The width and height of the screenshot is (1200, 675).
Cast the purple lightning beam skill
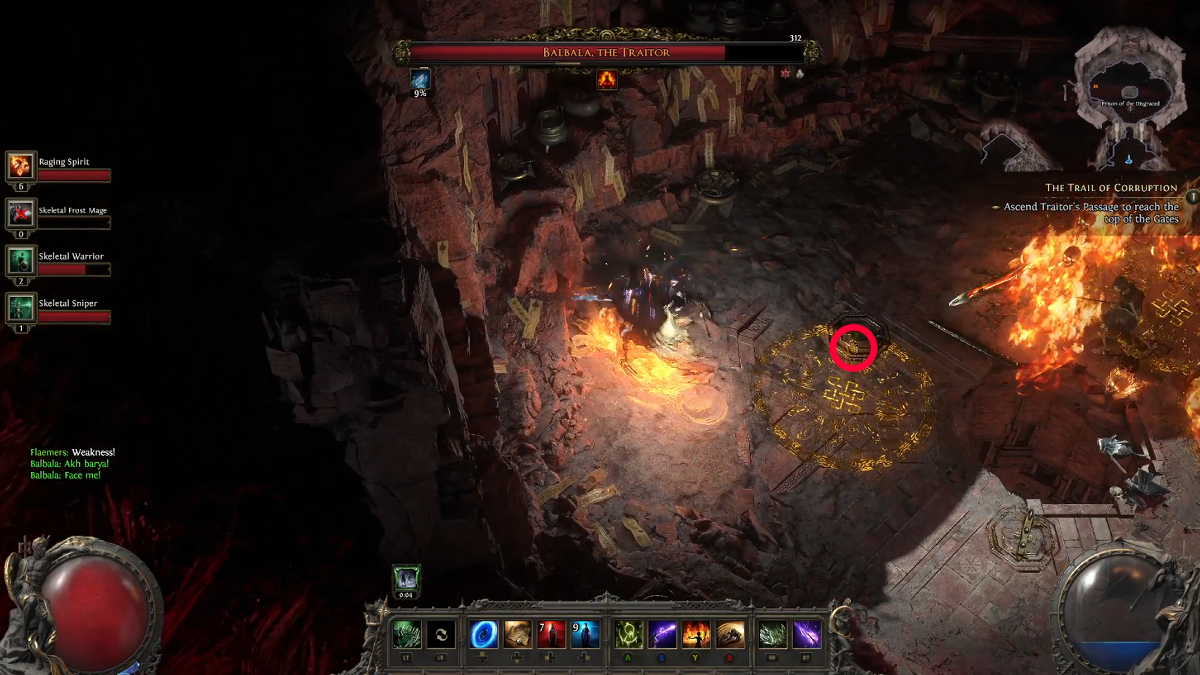[x=662, y=634]
